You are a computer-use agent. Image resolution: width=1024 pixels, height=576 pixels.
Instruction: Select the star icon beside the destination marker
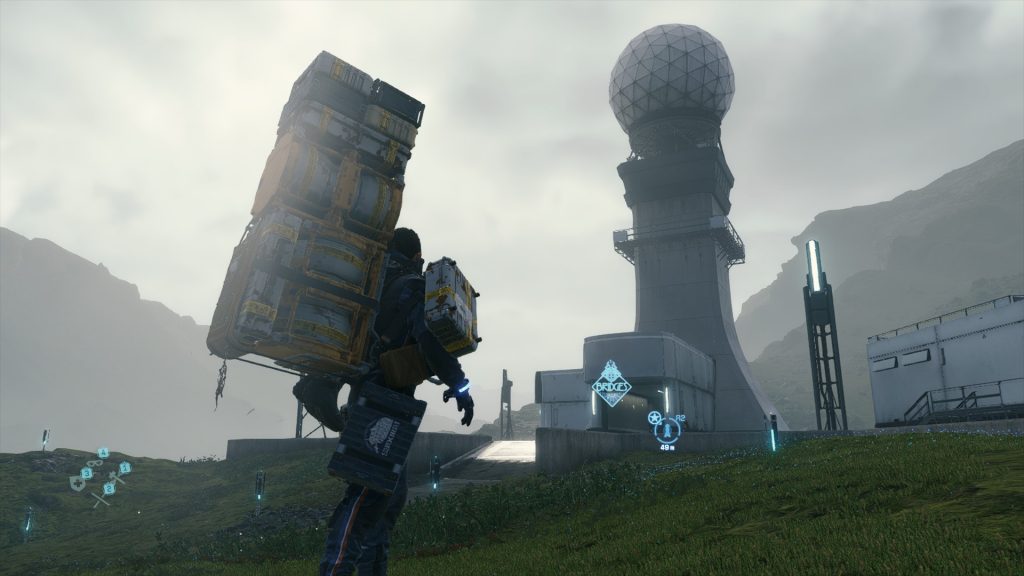tap(654, 417)
